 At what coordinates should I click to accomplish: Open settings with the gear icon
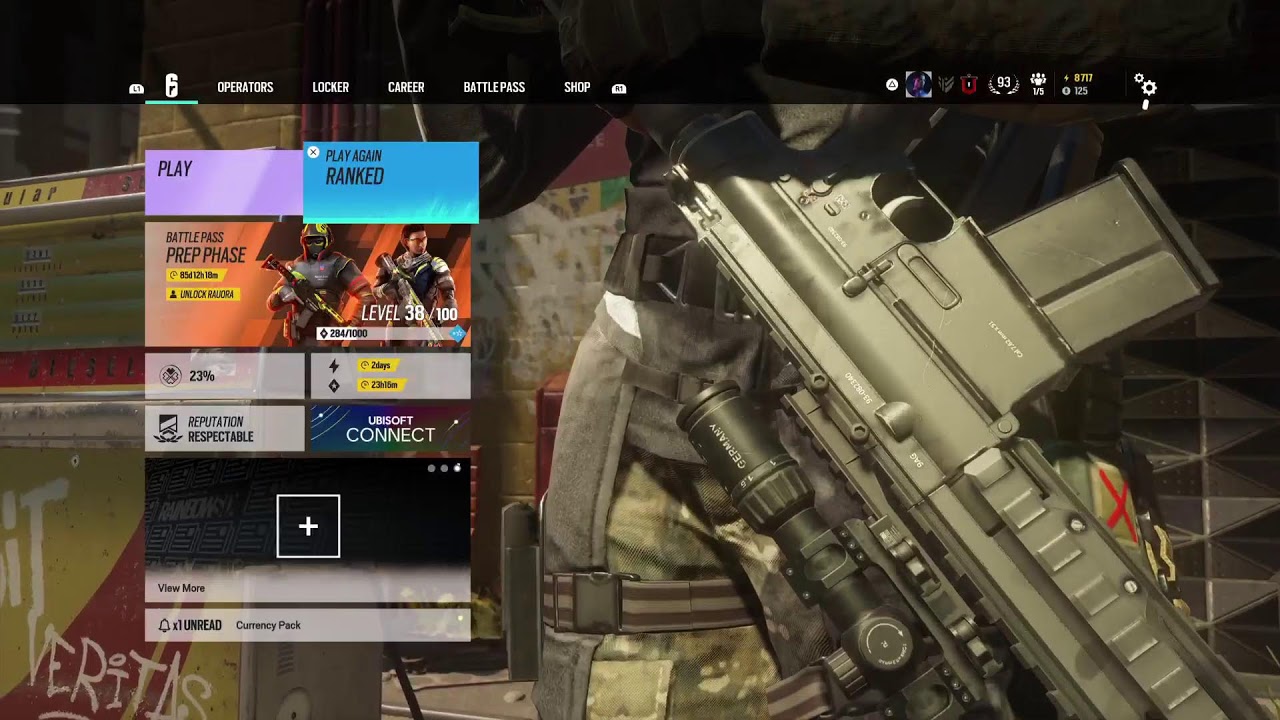(x=1147, y=87)
